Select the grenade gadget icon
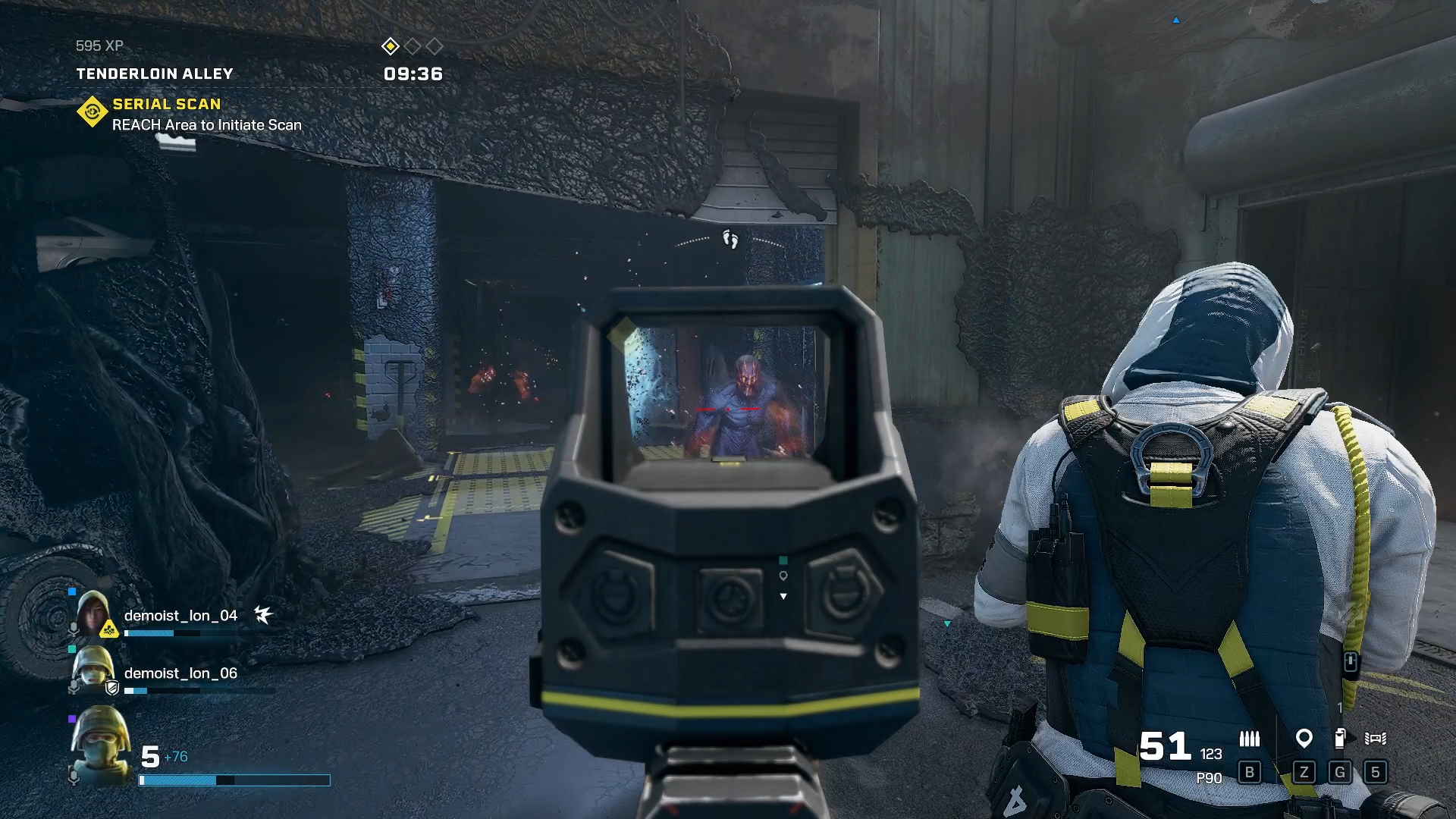Viewport: 1456px width, 819px height. [x=1340, y=738]
